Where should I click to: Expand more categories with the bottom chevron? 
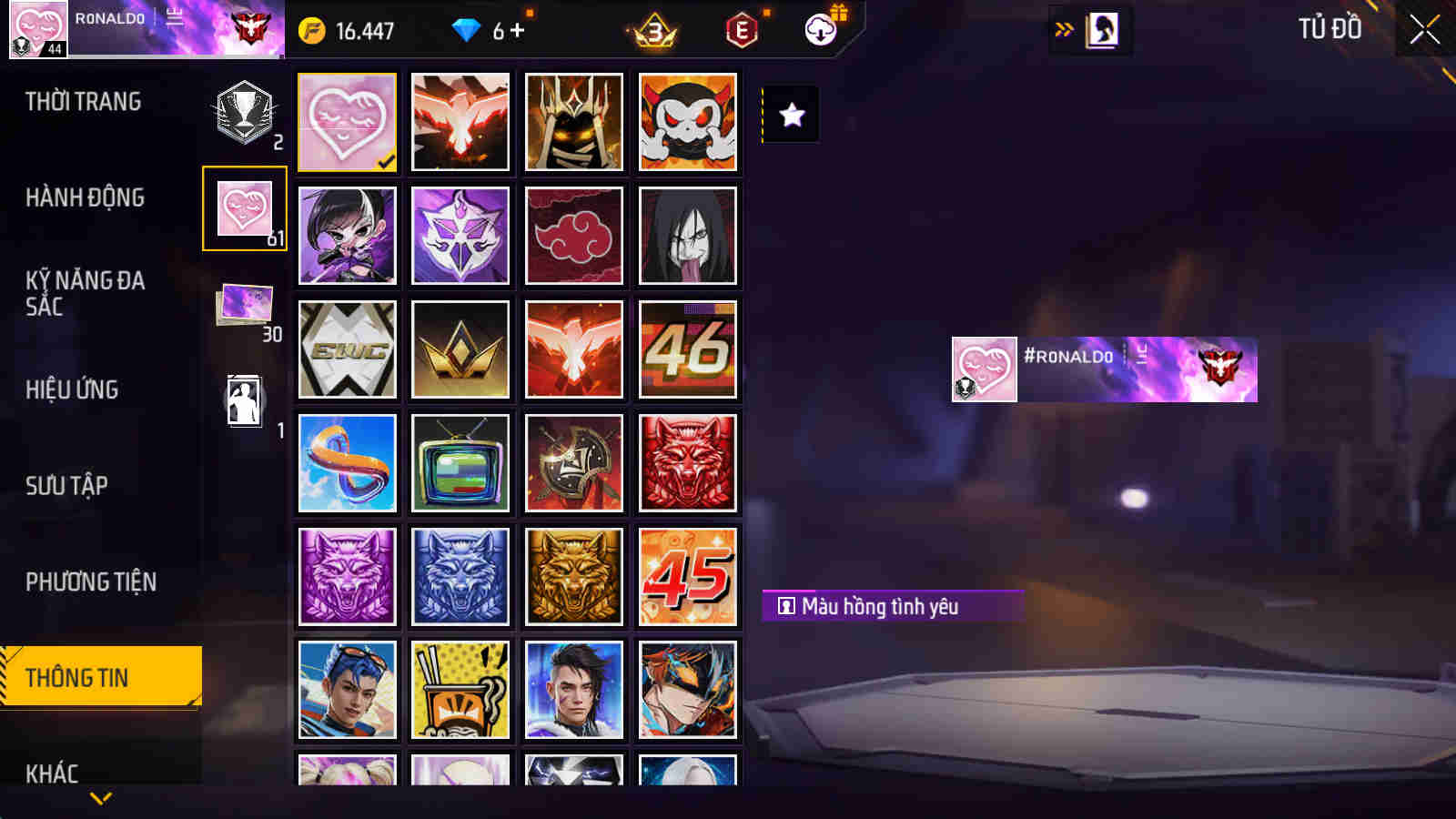[100, 799]
